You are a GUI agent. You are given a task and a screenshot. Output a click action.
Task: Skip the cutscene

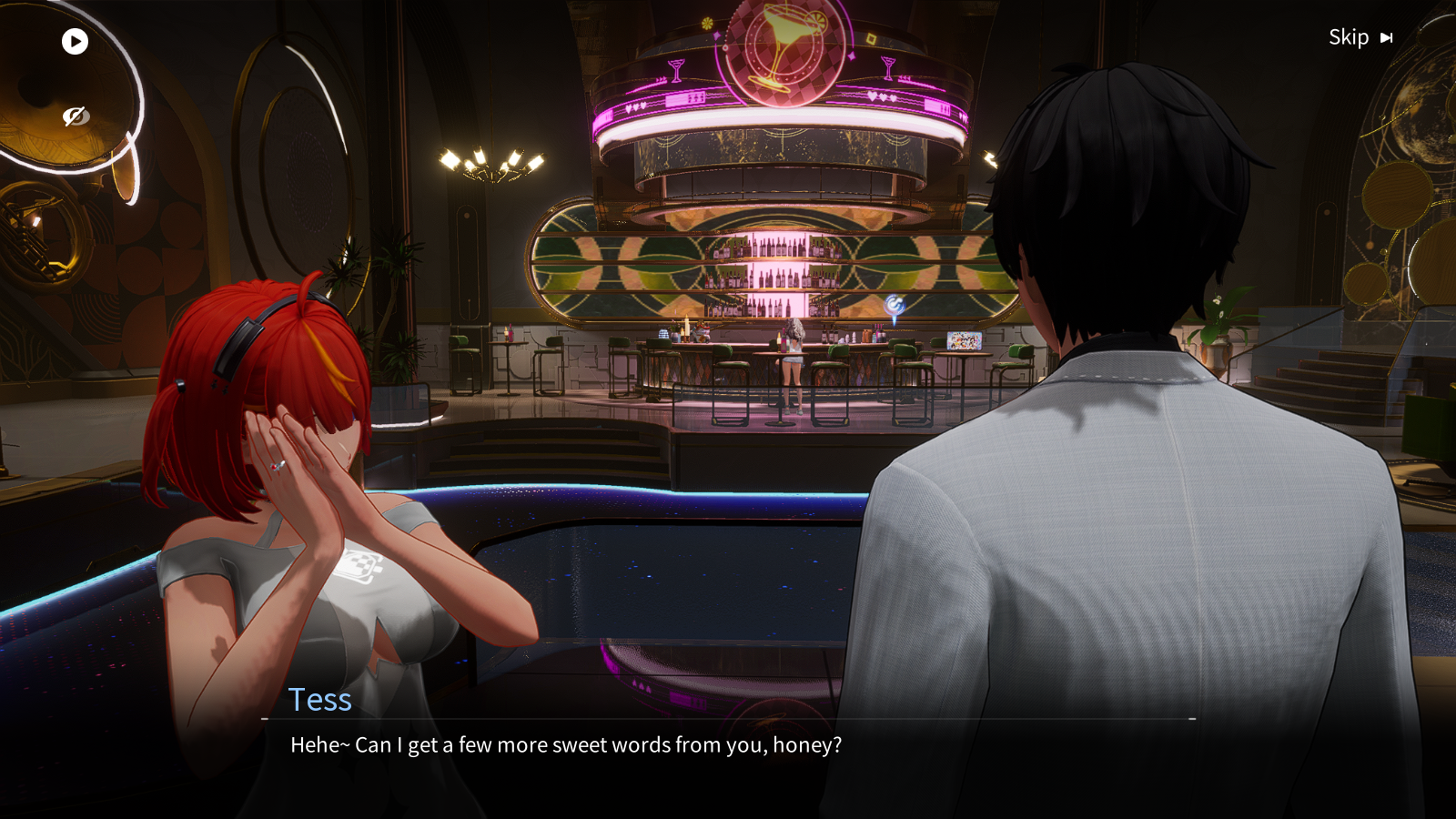1360,37
